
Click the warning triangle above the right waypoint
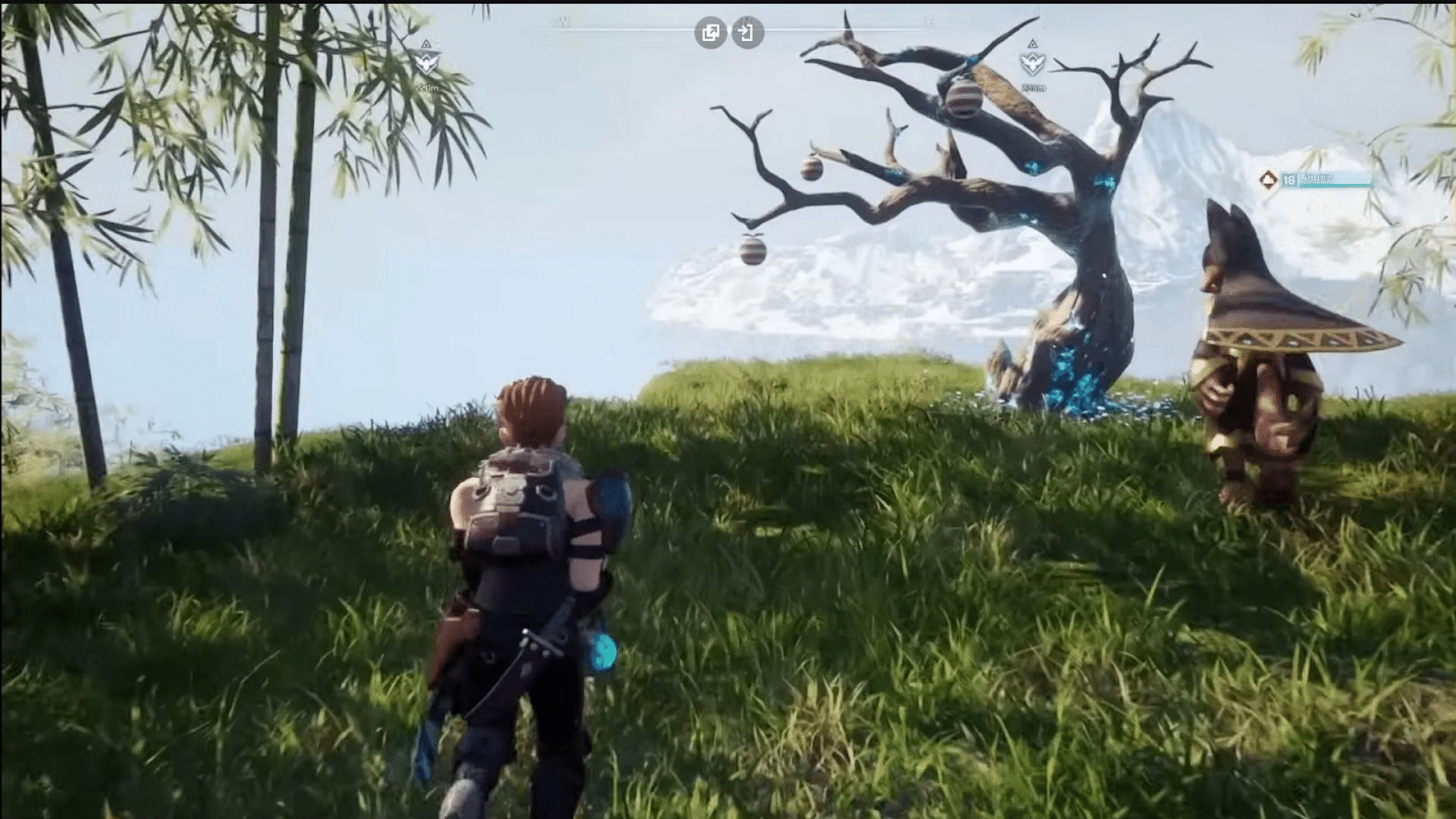[1033, 44]
